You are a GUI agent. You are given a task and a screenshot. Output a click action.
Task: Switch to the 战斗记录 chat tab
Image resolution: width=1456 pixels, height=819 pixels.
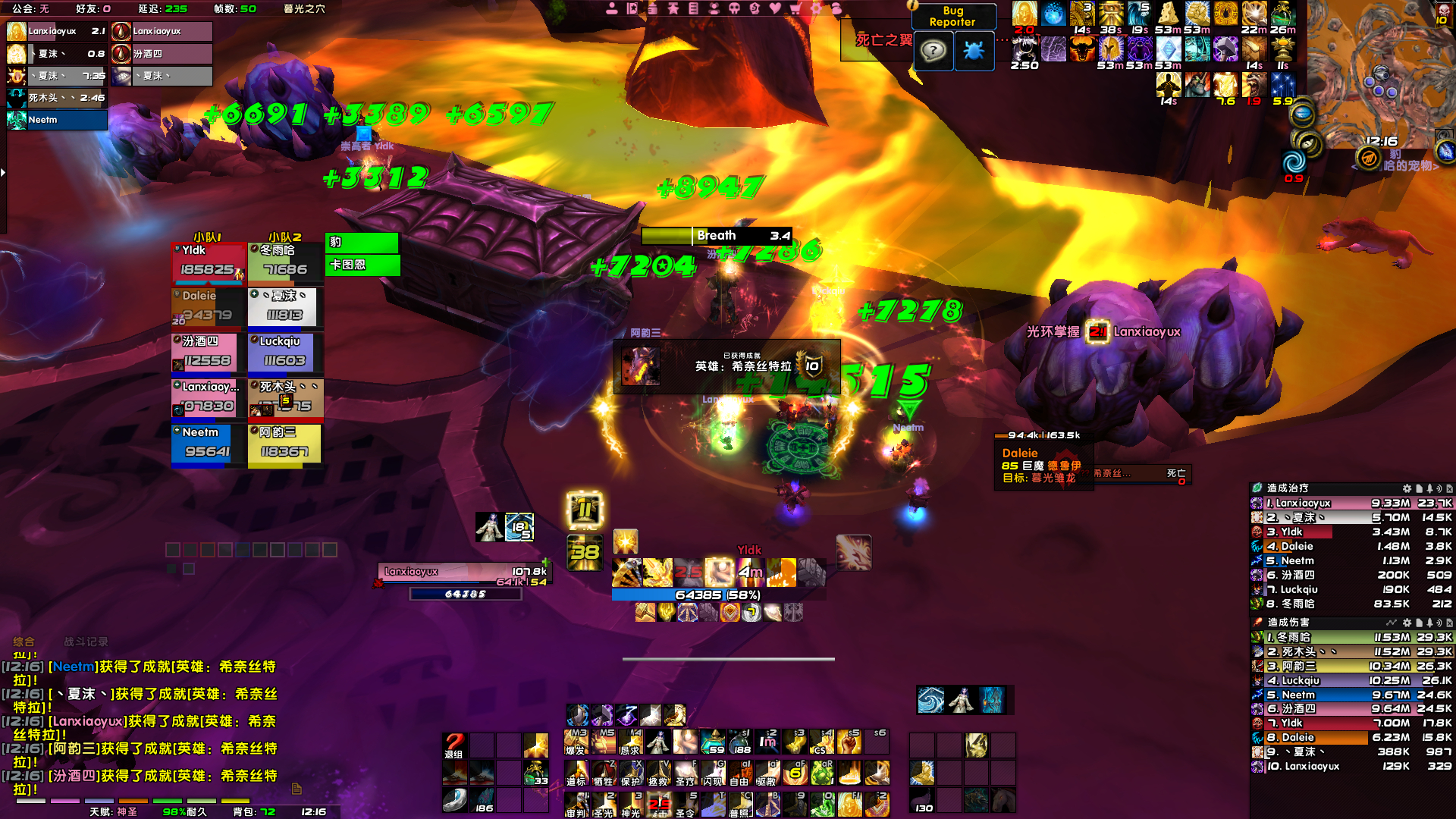pos(86,642)
